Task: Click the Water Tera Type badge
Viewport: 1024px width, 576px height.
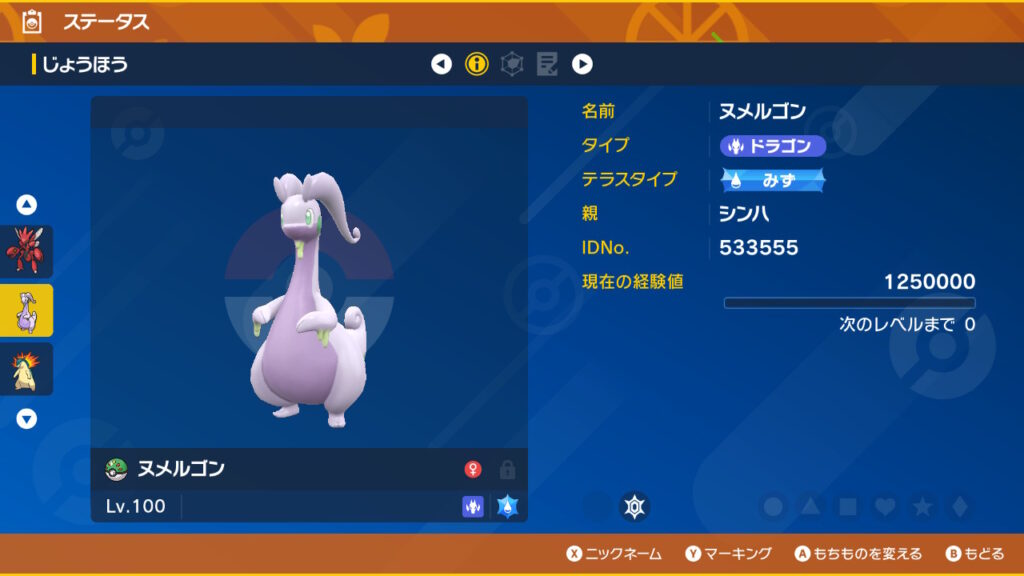Action: [x=773, y=180]
